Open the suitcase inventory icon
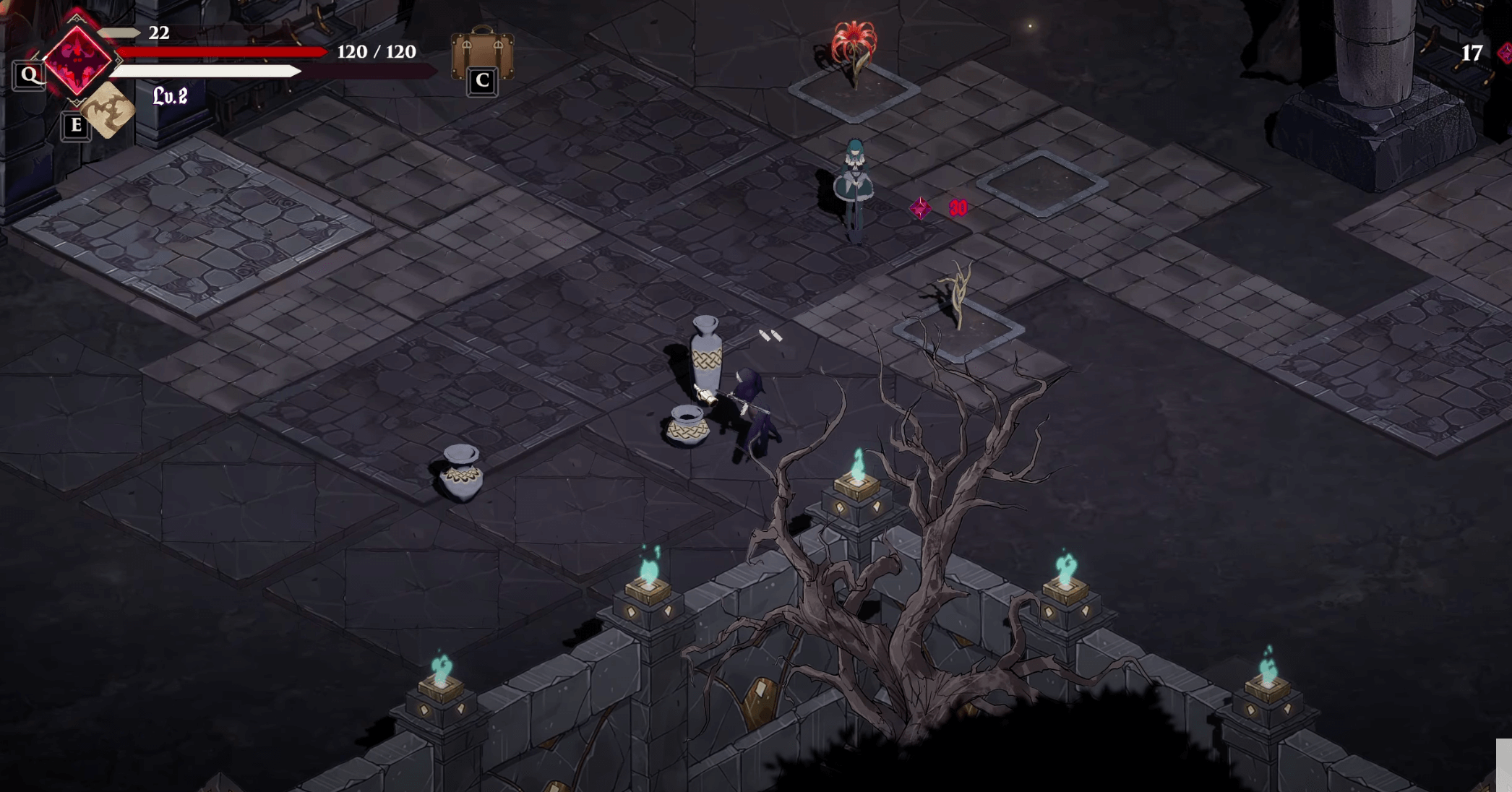 coord(481,54)
